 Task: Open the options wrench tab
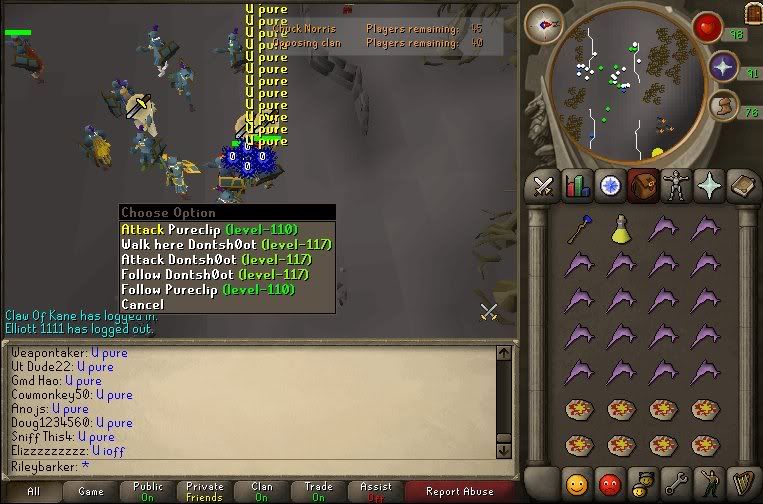pyautogui.click(x=675, y=482)
